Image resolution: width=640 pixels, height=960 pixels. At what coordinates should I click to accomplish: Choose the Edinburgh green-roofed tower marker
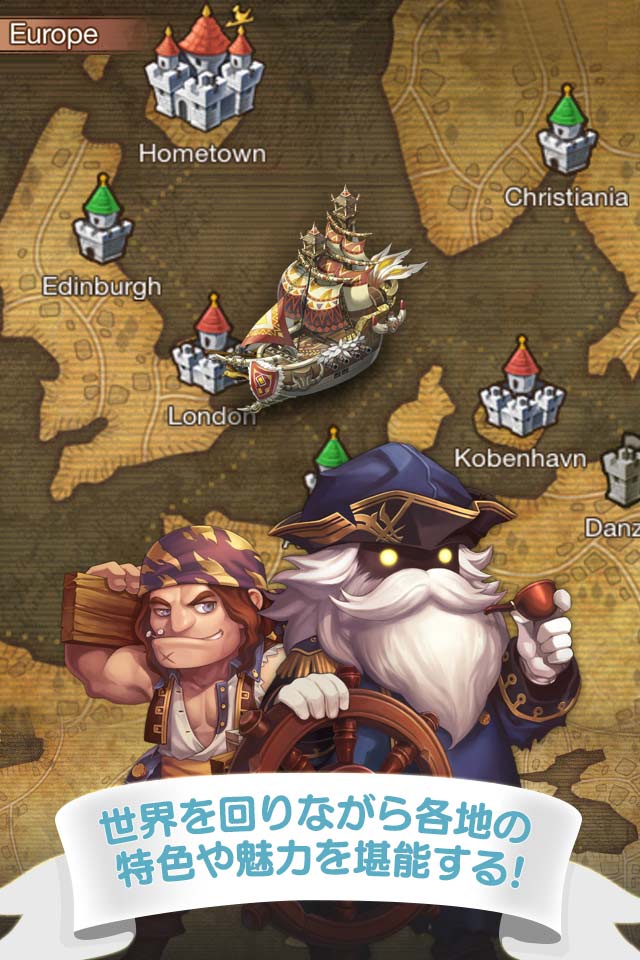[x=103, y=222]
